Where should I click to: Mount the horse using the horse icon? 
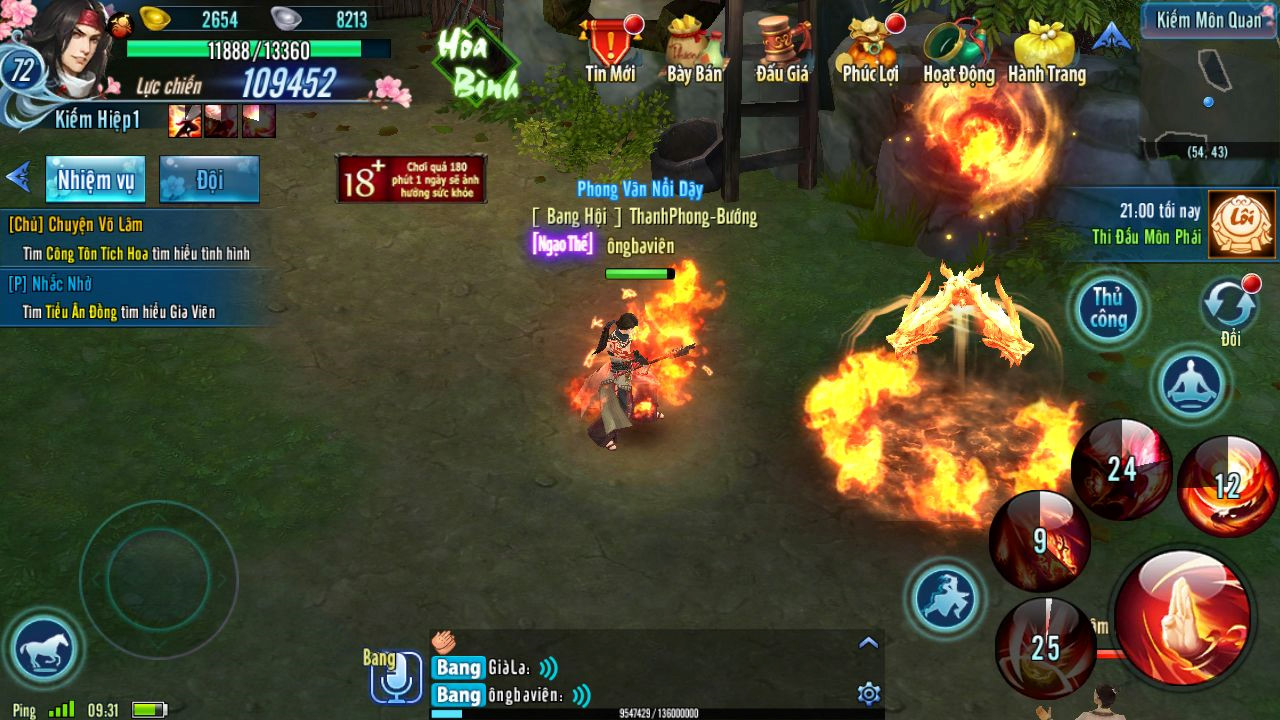(x=43, y=651)
